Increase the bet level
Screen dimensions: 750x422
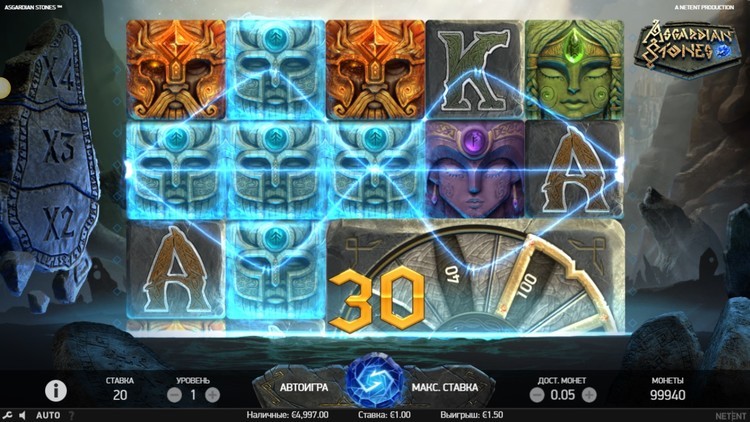click(x=212, y=395)
